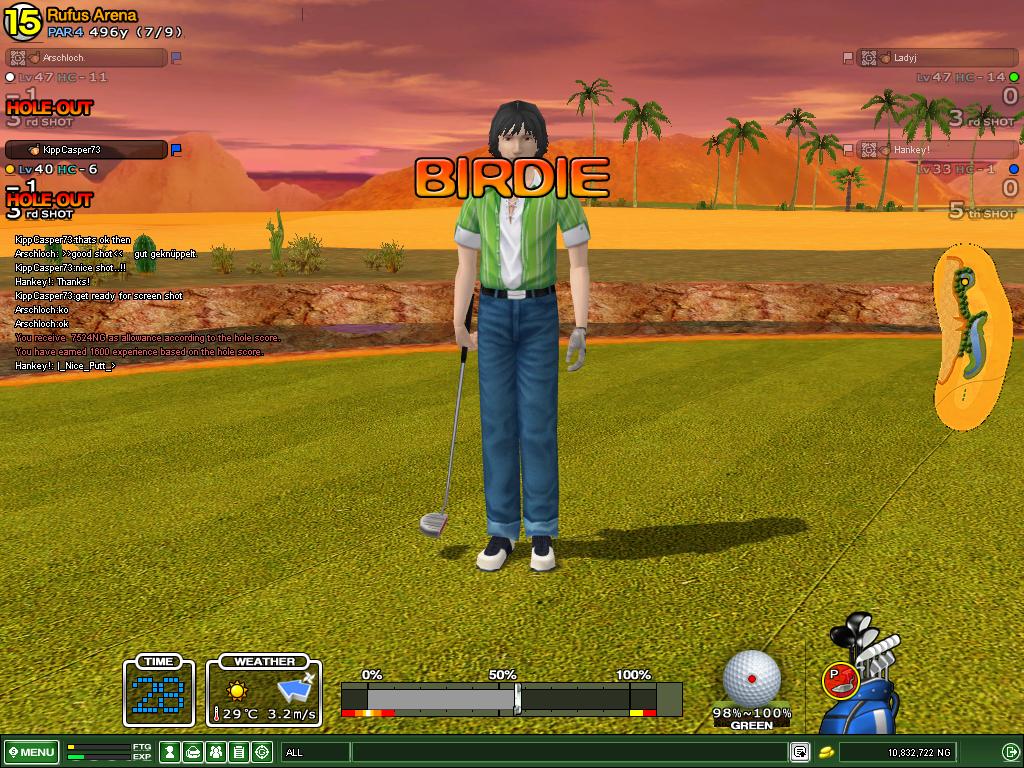Click the target crosshair toolbar icon
Image resolution: width=1024 pixels, height=768 pixels.
click(x=262, y=752)
